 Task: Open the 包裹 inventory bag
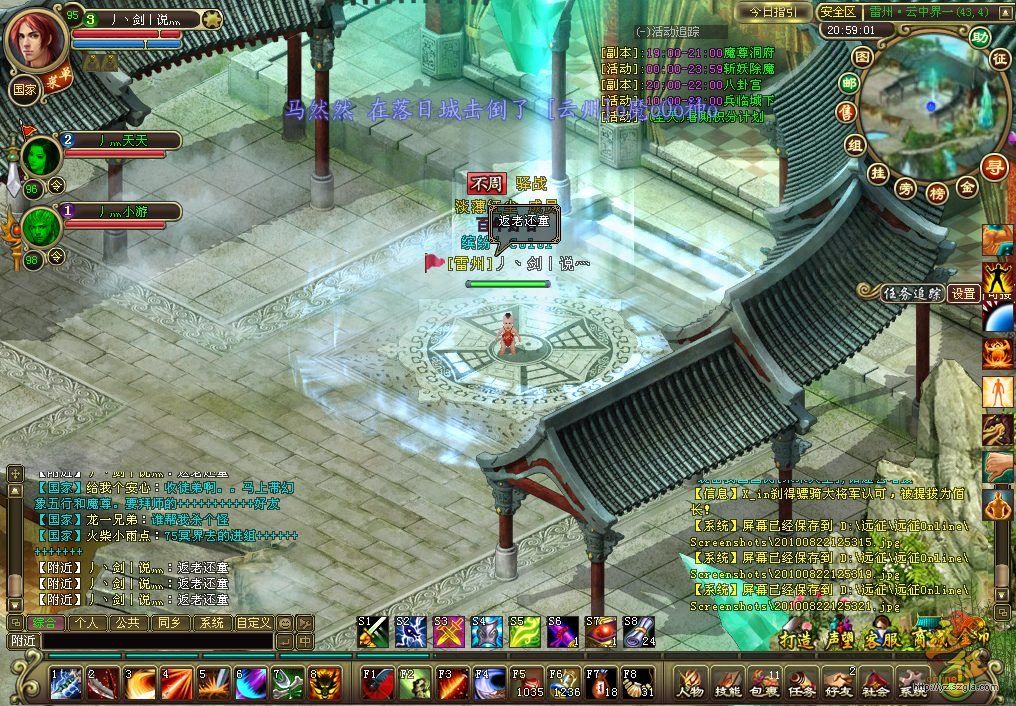tap(764, 682)
